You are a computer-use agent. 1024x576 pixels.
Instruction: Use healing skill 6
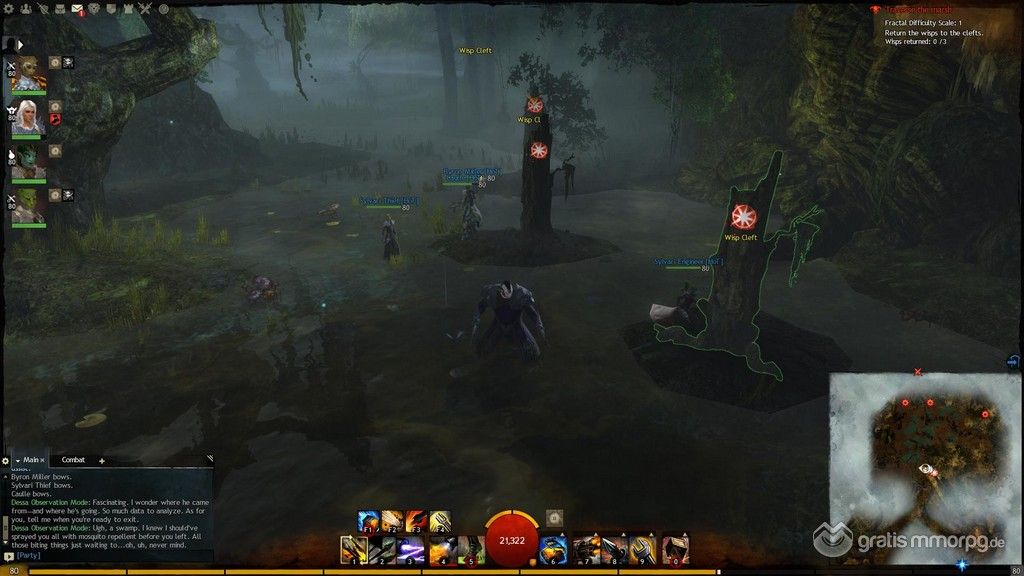[553, 549]
